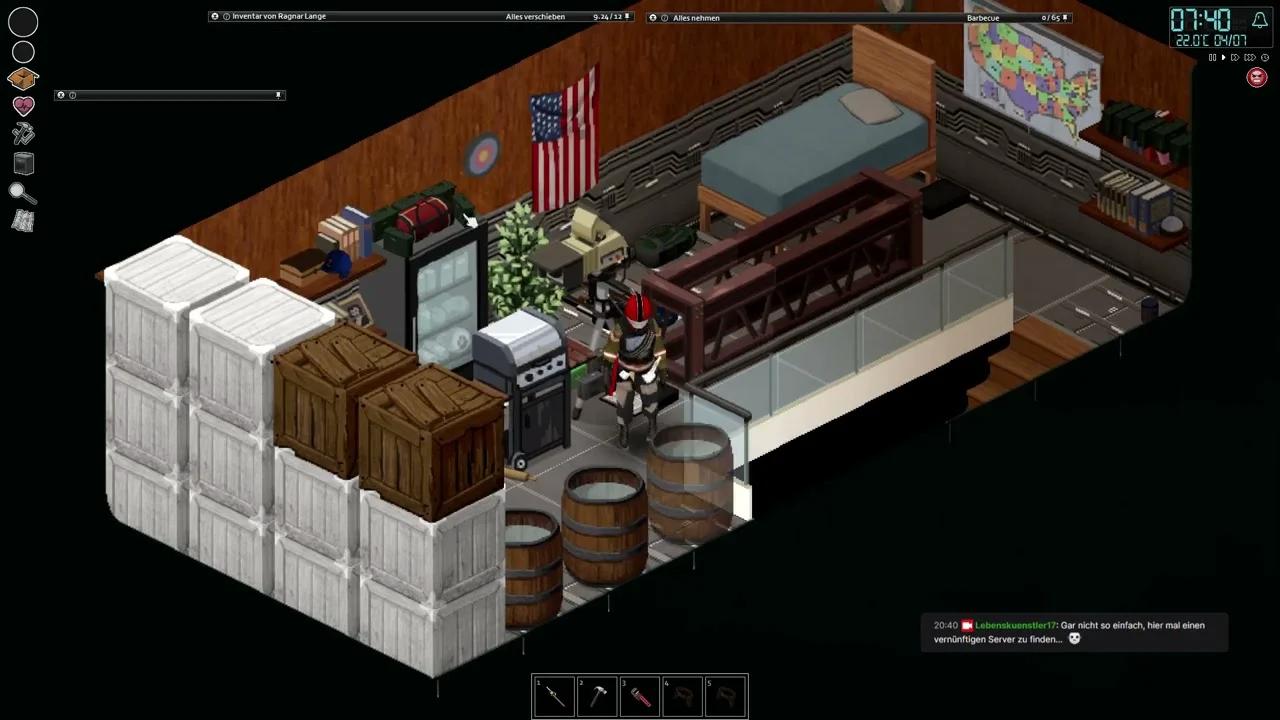Click the Alles nehmen button
The width and height of the screenshot is (1280, 720).
coord(696,17)
